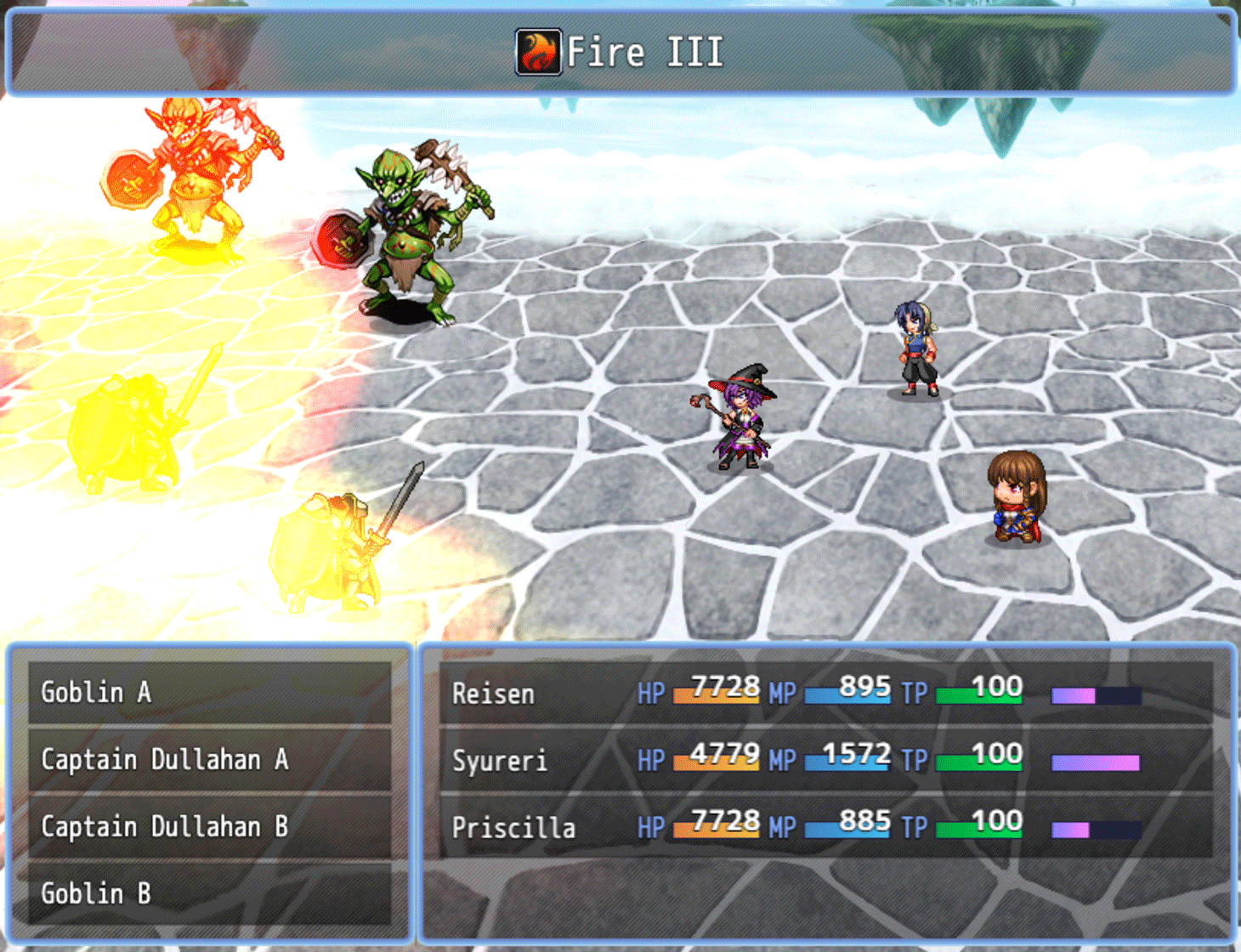This screenshot has height=952, width=1241.
Task: Select Syureri the witch character sprite
Action: click(x=744, y=416)
